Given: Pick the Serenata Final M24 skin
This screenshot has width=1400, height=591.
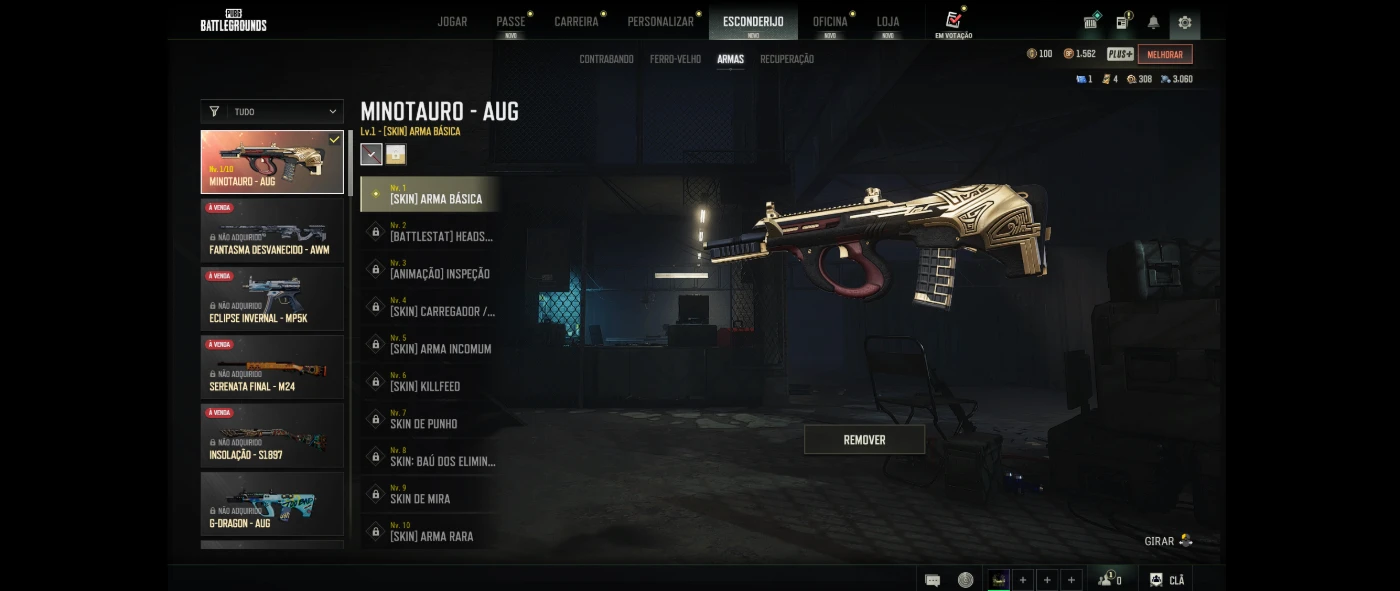Looking at the screenshot, I should coord(272,367).
